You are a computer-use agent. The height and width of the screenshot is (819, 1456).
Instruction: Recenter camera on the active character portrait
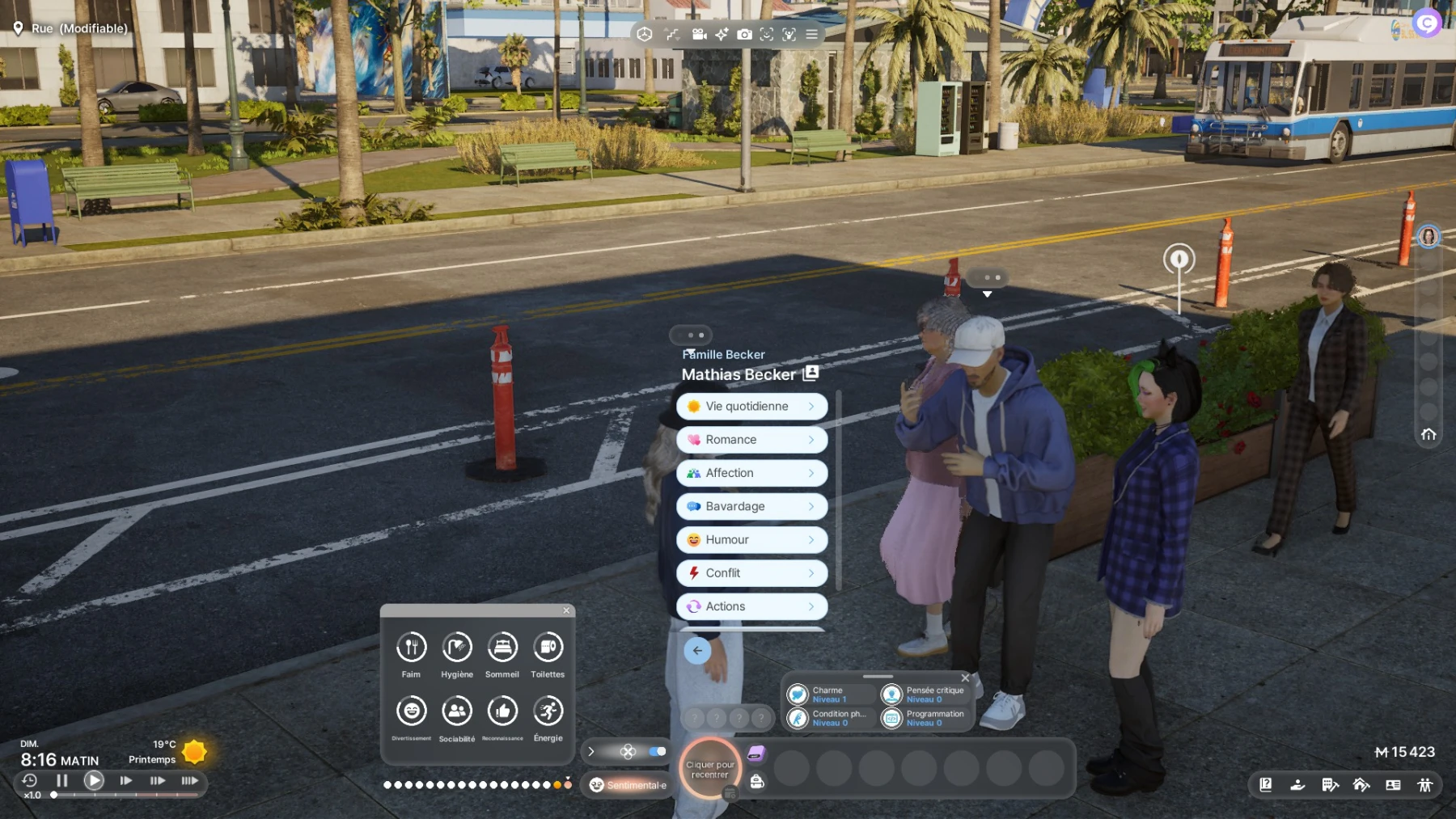click(x=710, y=770)
